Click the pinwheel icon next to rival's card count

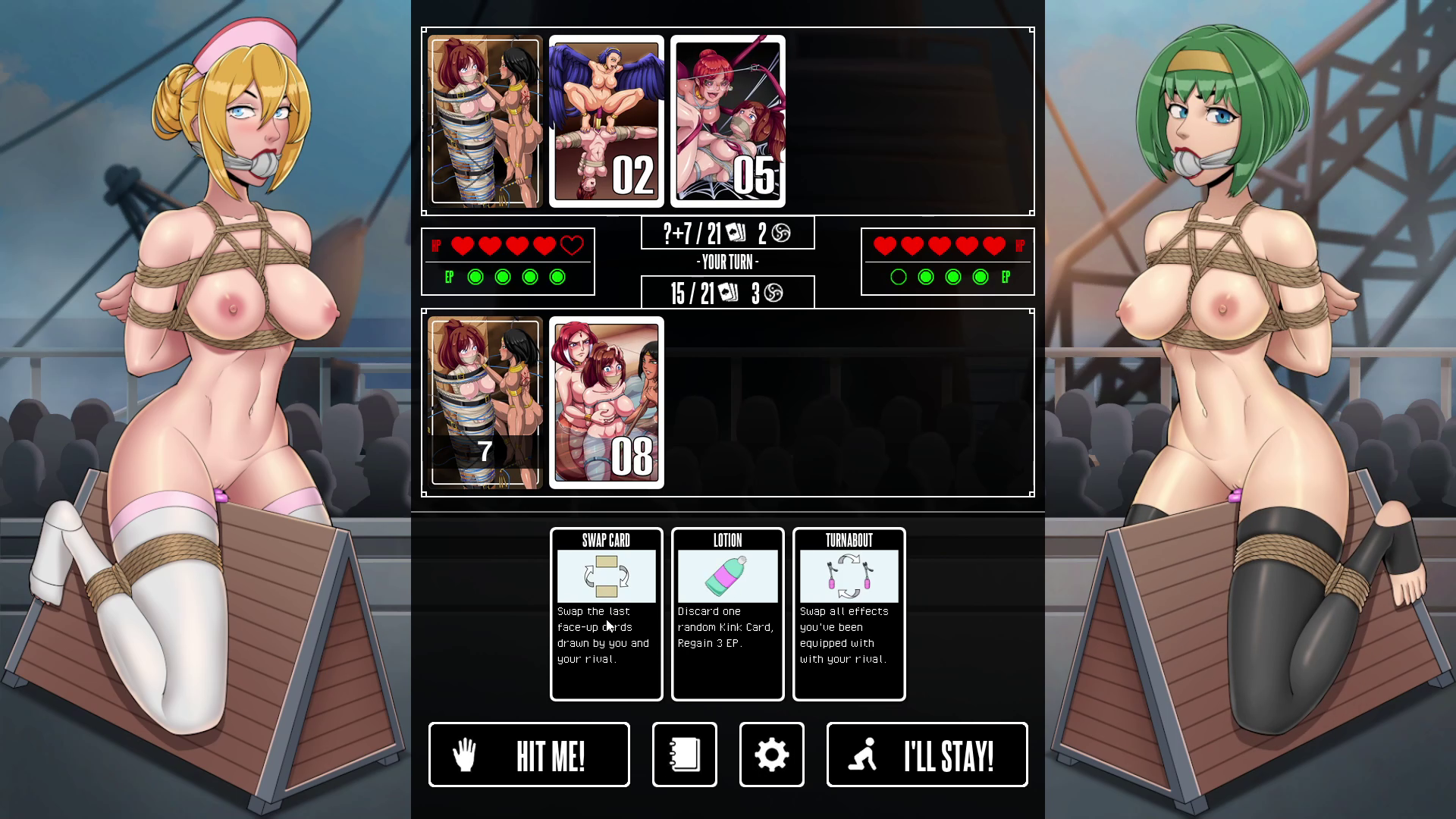[780, 233]
